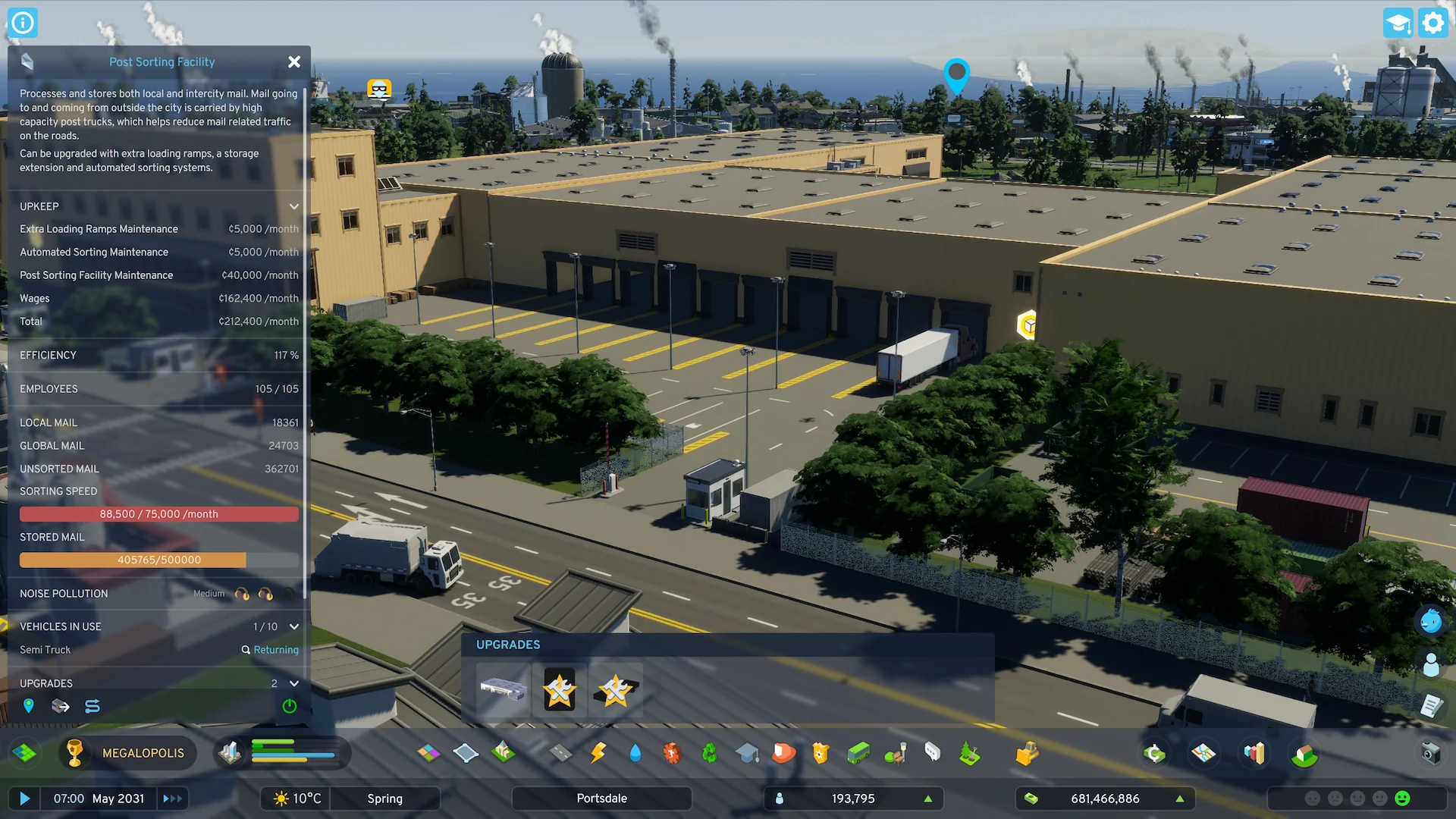1456x819 pixels.
Task: Open the Electricity services menu
Action: pos(597,753)
